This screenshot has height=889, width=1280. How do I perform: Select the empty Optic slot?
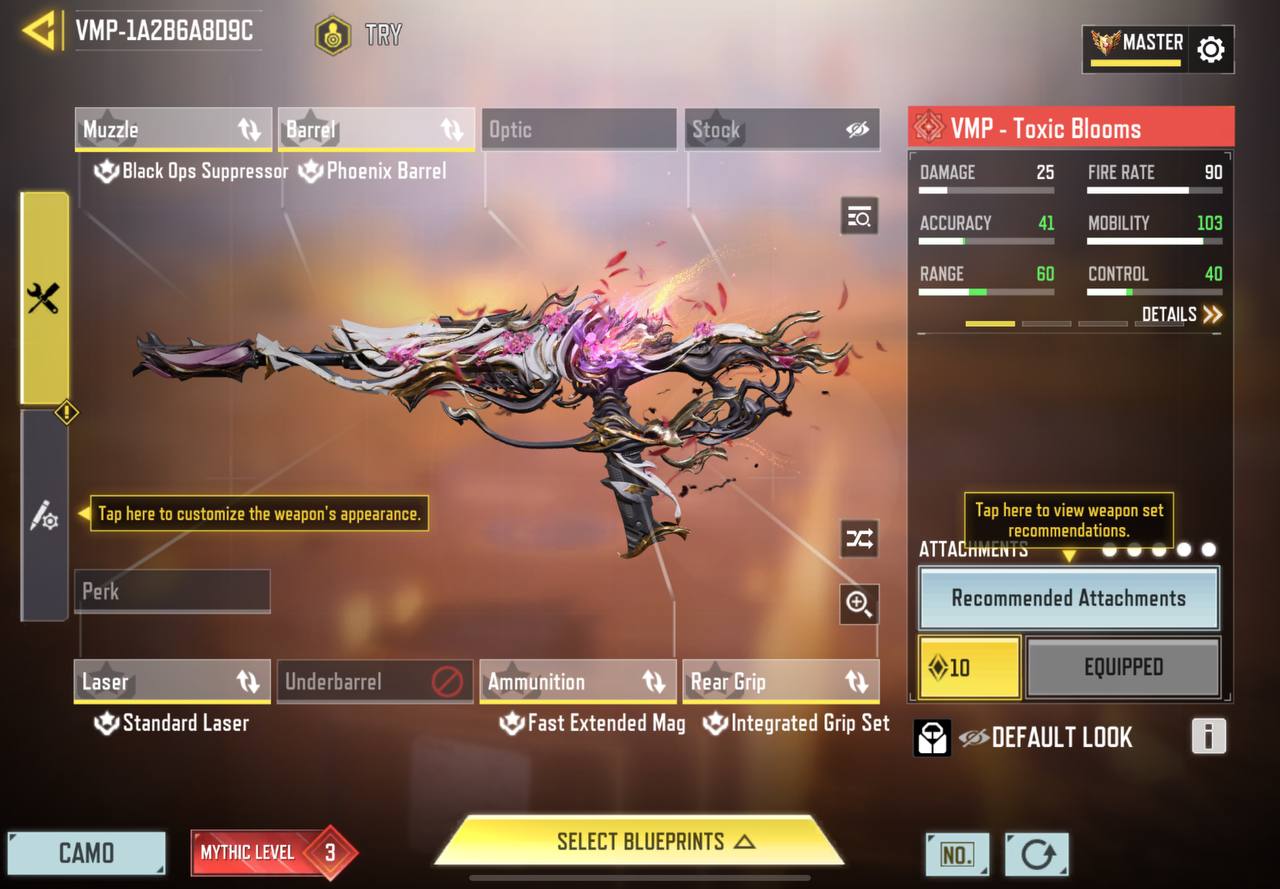[579, 130]
